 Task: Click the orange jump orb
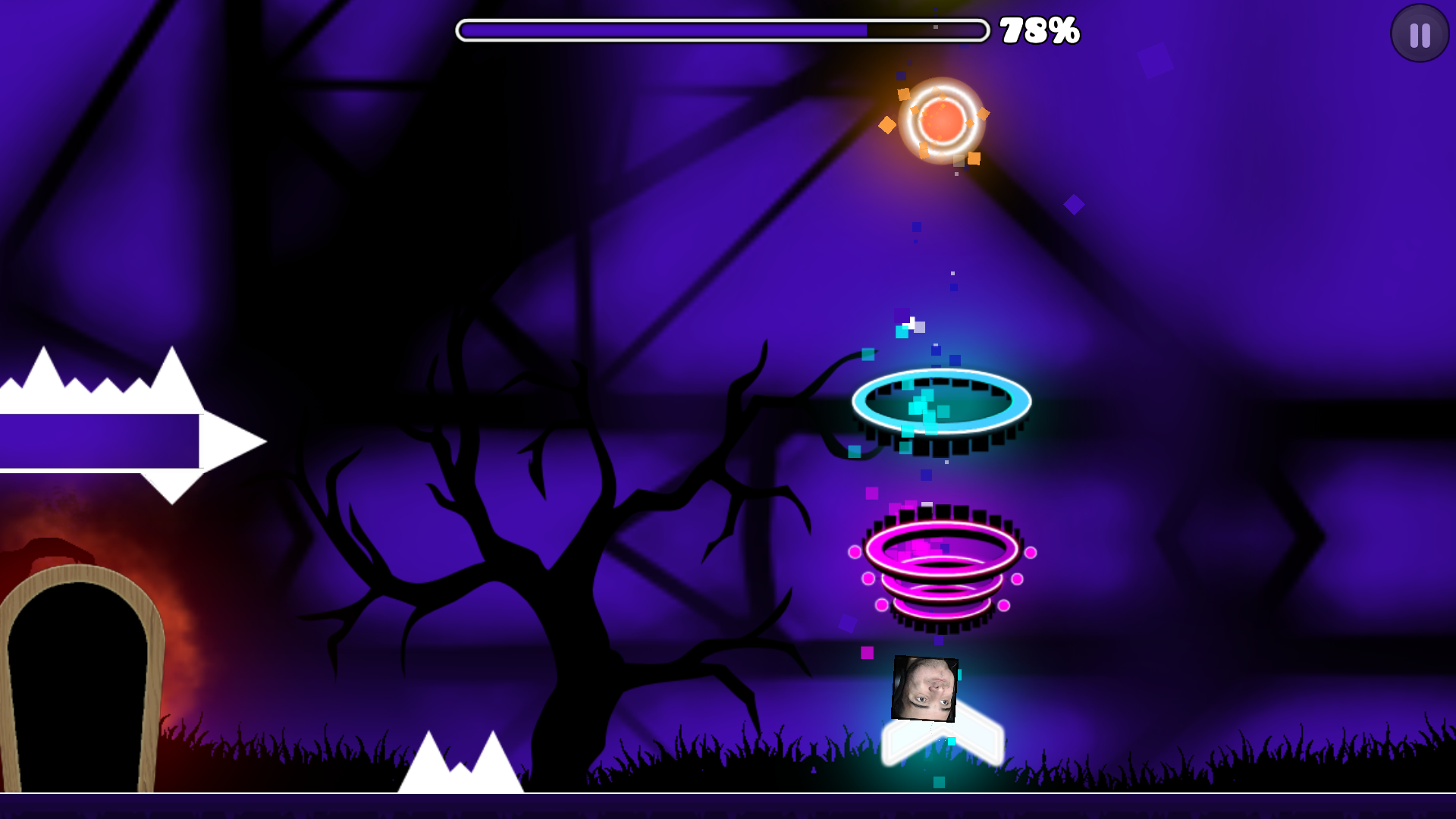click(x=943, y=122)
